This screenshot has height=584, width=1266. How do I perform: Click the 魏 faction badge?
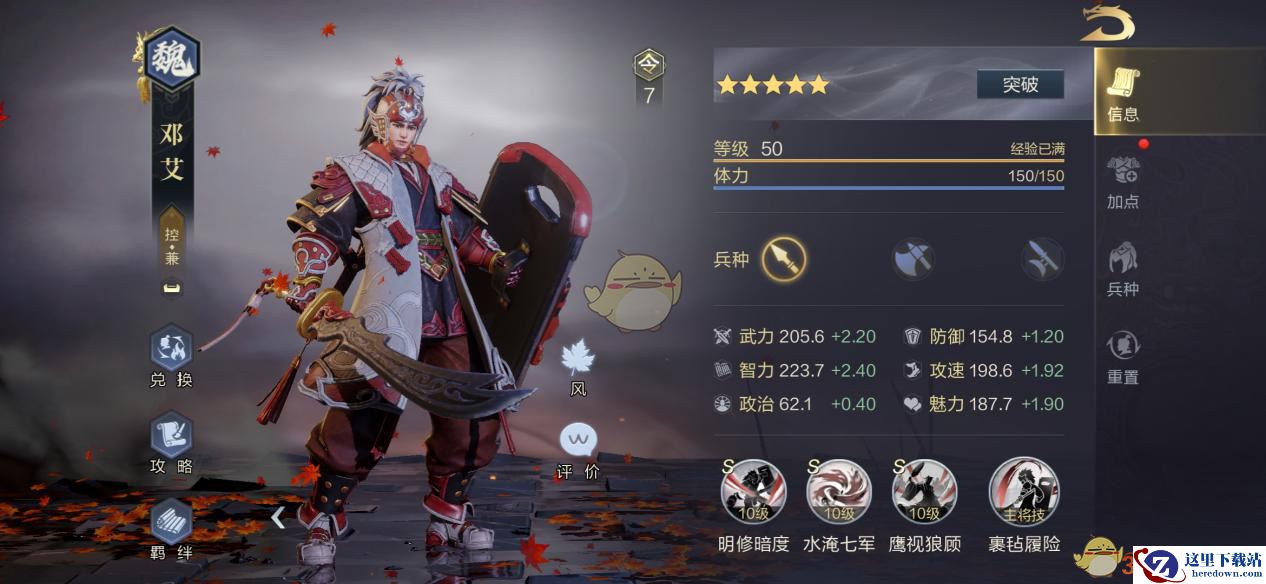pos(172,62)
